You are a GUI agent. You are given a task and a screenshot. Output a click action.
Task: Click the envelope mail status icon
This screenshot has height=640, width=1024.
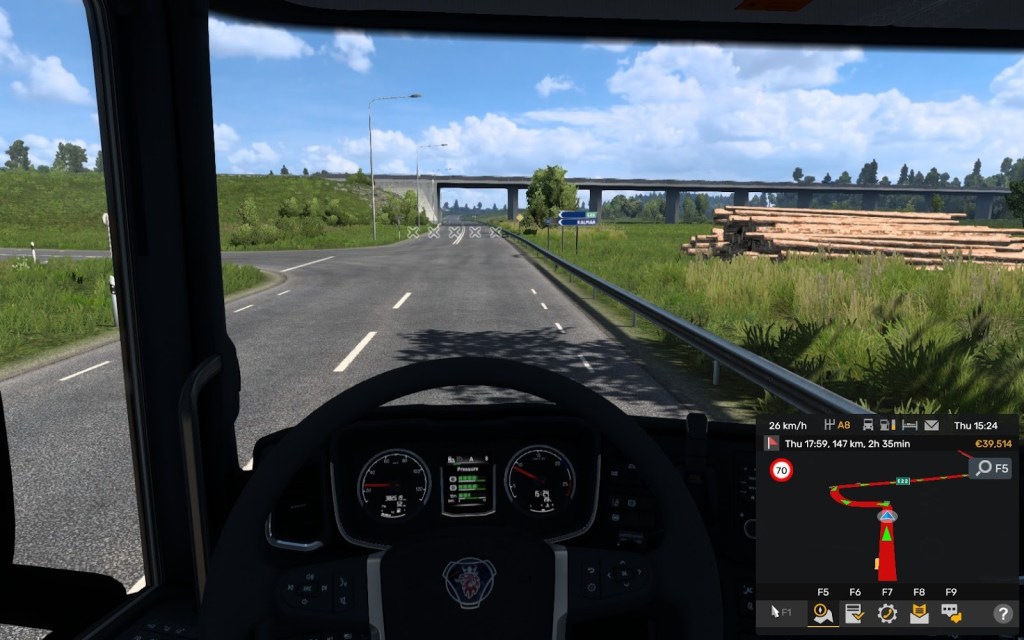point(932,425)
